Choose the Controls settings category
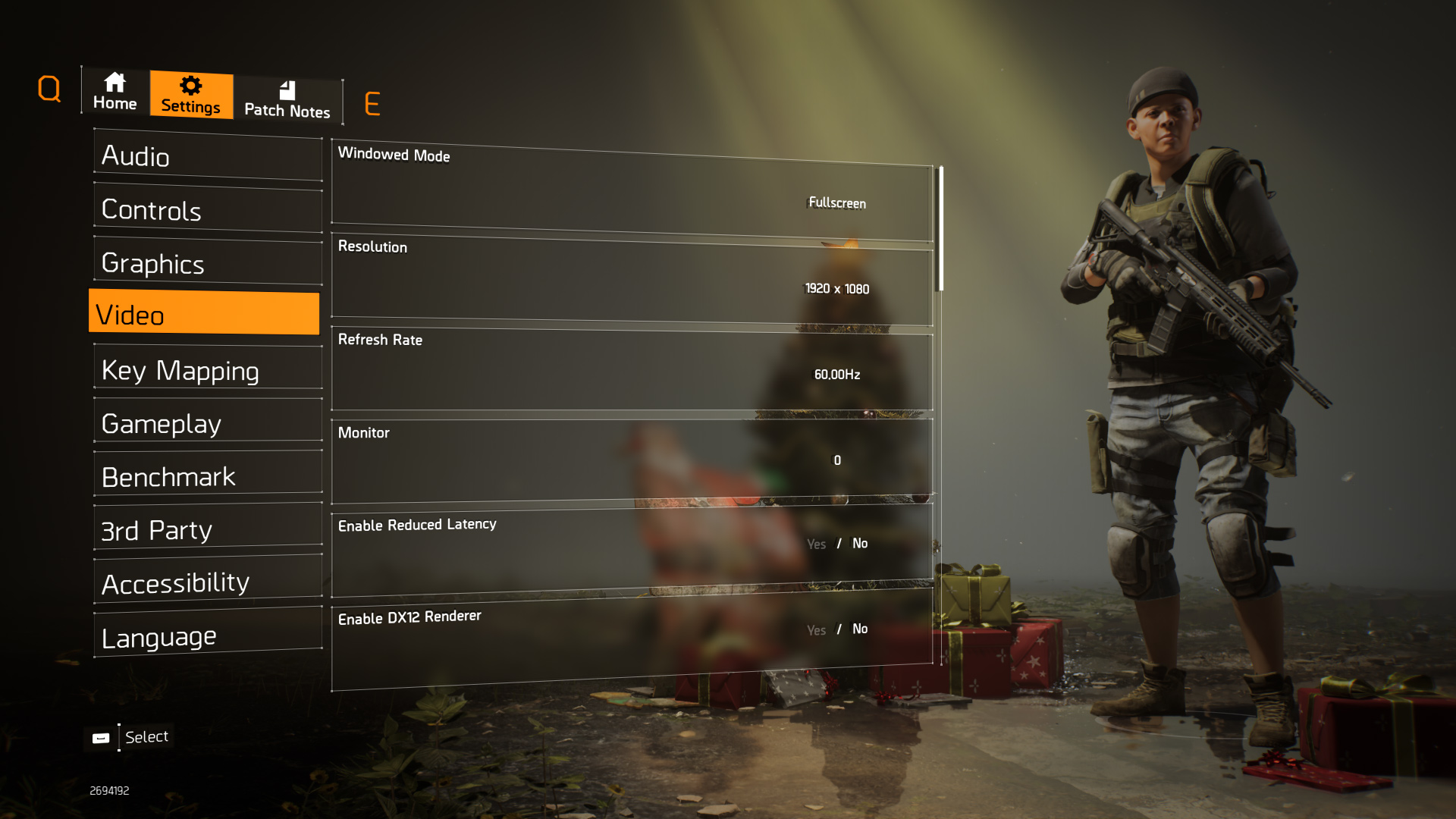The height and width of the screenshot is (819, 1456). tap(208, 210)
